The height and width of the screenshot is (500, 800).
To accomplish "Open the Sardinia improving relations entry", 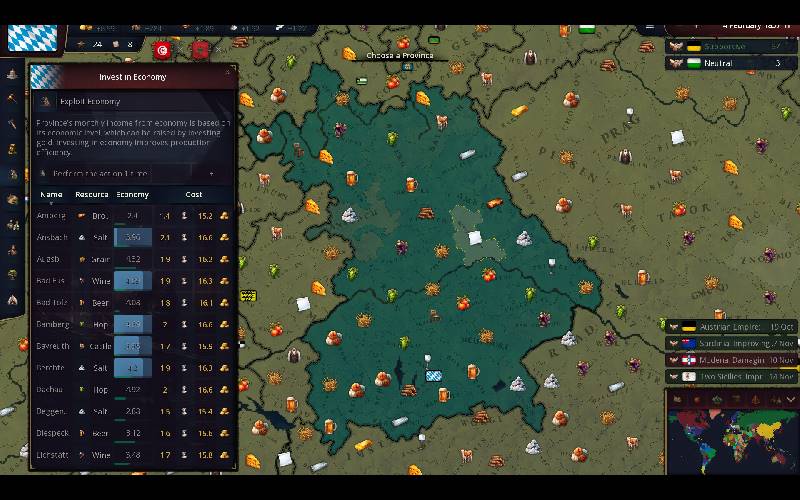I will pyautogui.click(x=731, y=343).
